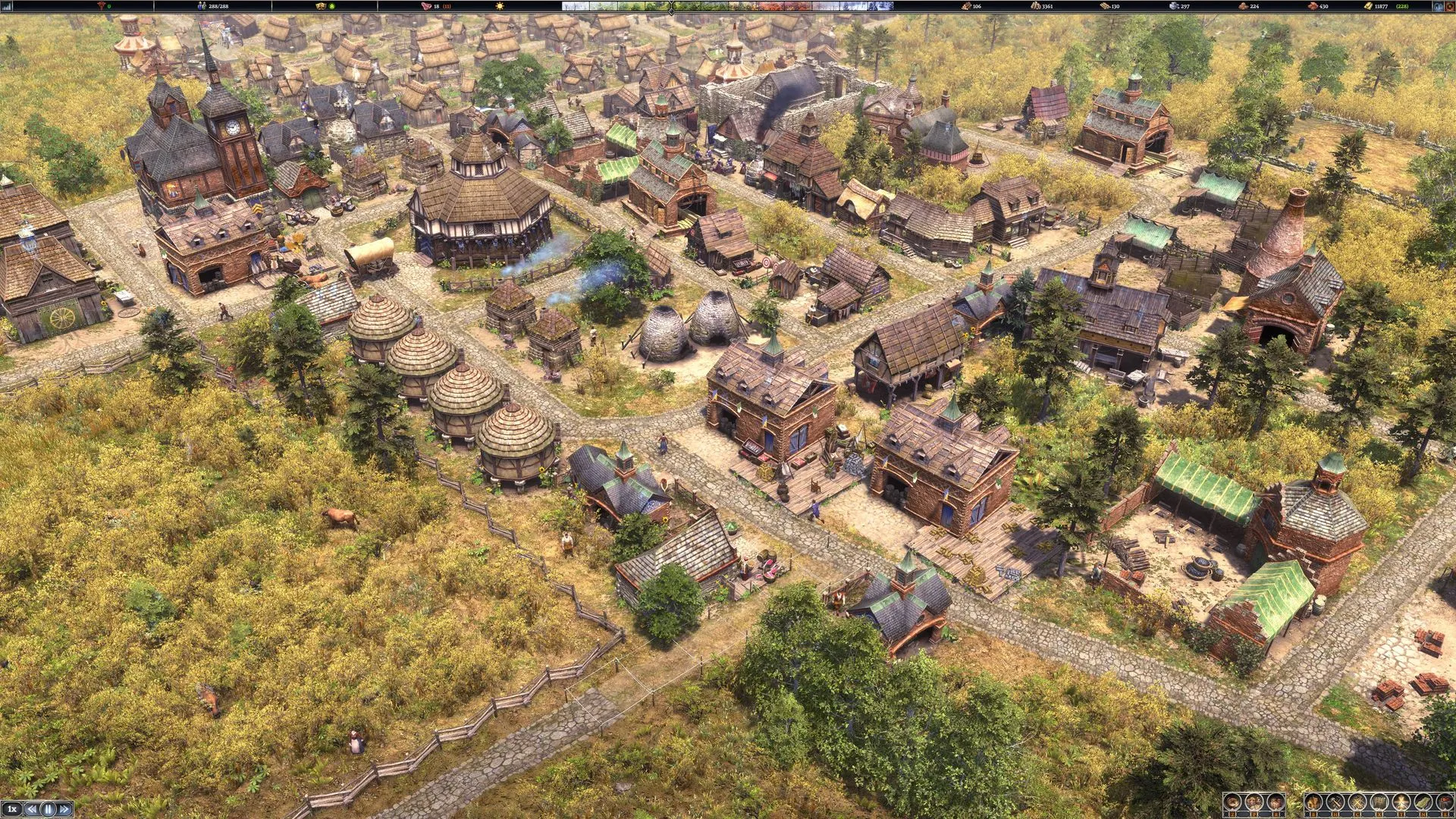Screen dimensions: 1456x819
Task: Click the 1x game speed indicator button
Action: [11, 809]
